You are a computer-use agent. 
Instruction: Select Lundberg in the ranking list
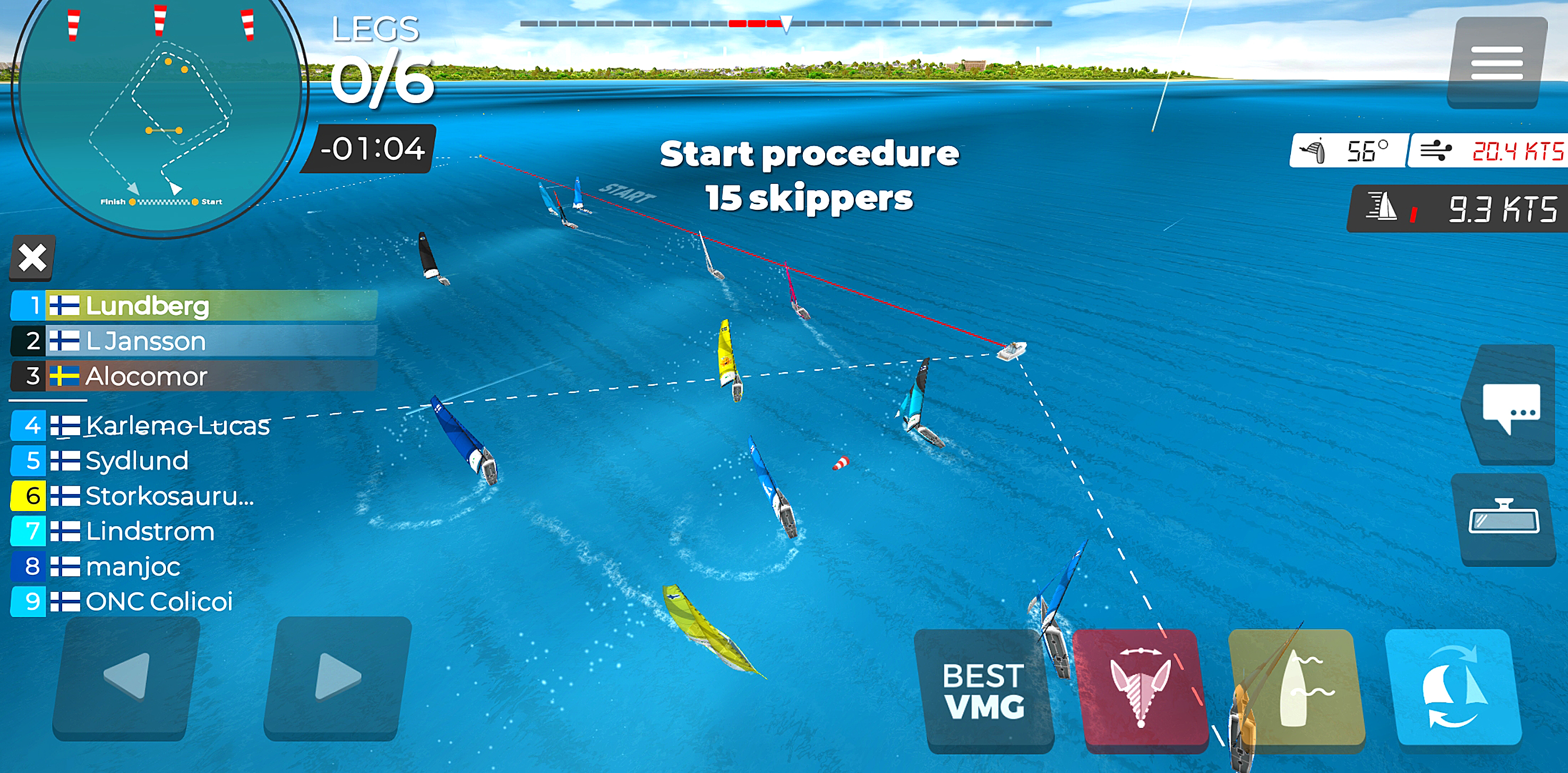(194, 306)
